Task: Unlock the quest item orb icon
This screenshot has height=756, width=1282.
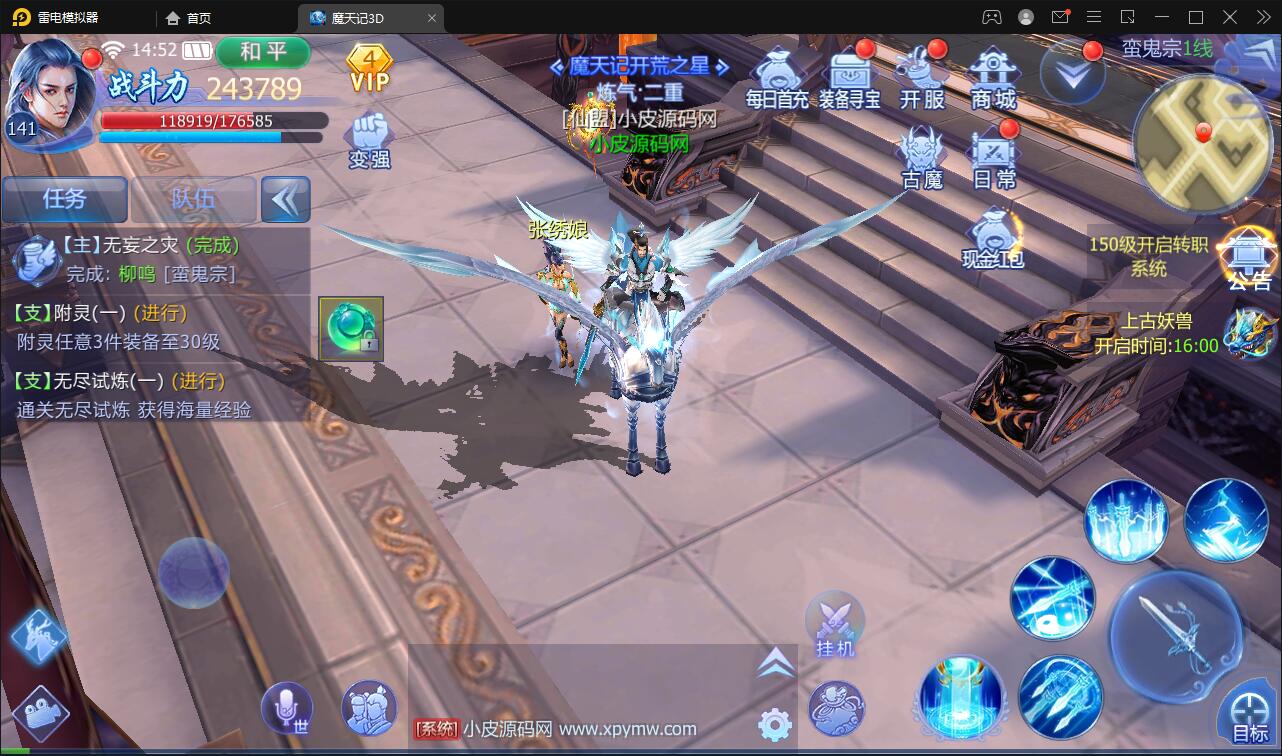Action: [351, 327]
